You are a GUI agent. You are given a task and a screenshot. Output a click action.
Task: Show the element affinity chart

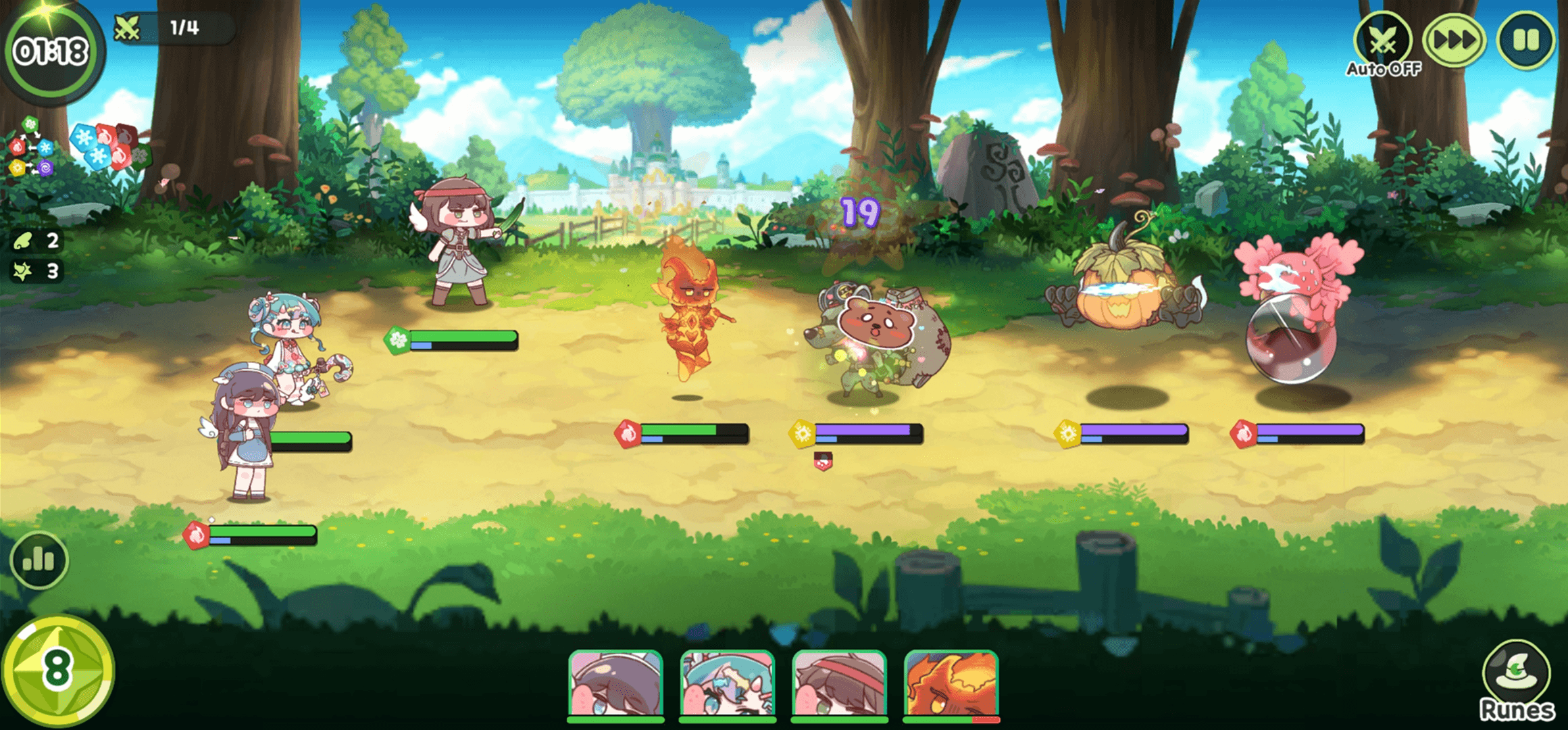coord(31,147)
